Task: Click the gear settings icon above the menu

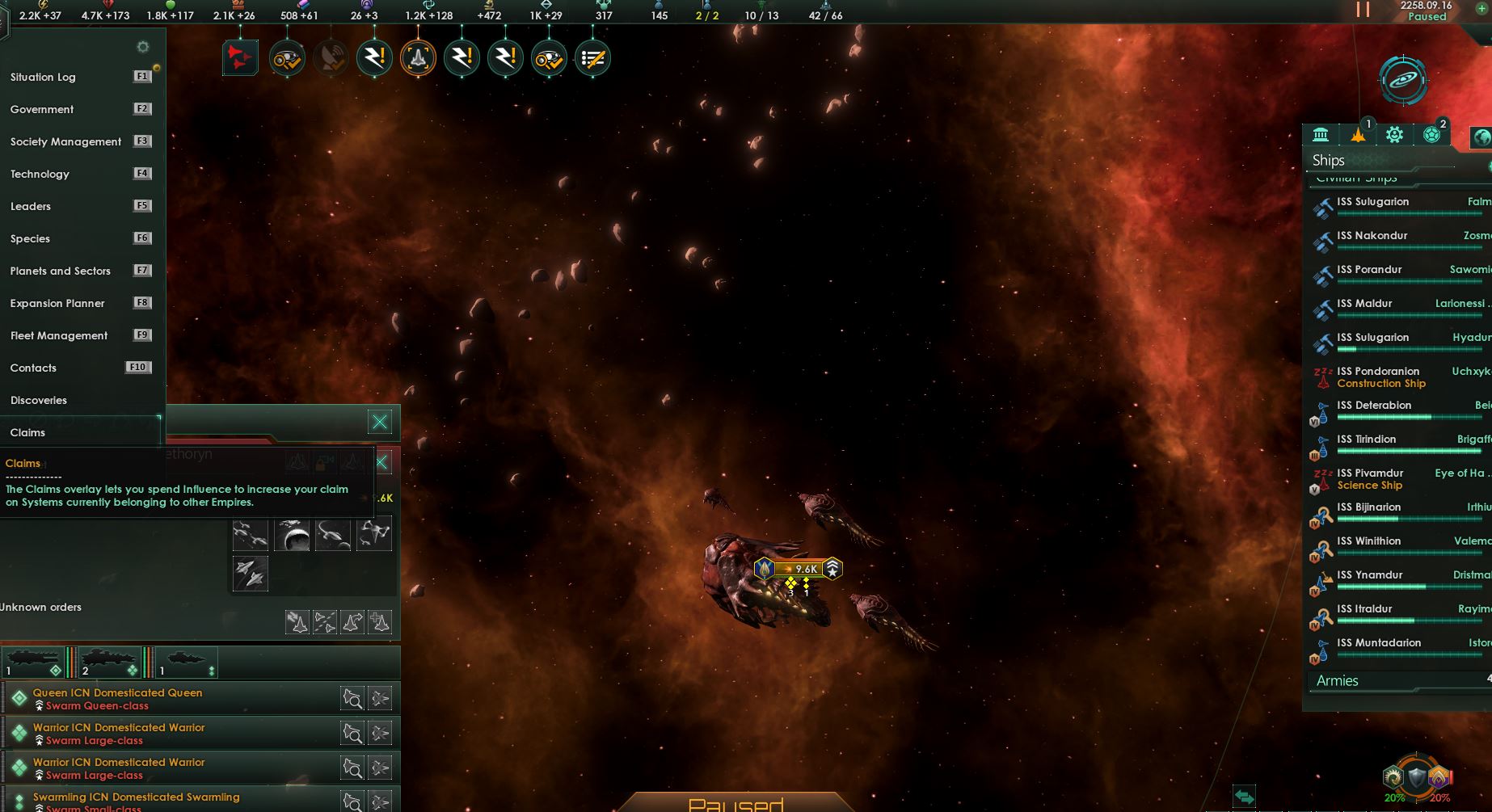Action: click(143, 47)
